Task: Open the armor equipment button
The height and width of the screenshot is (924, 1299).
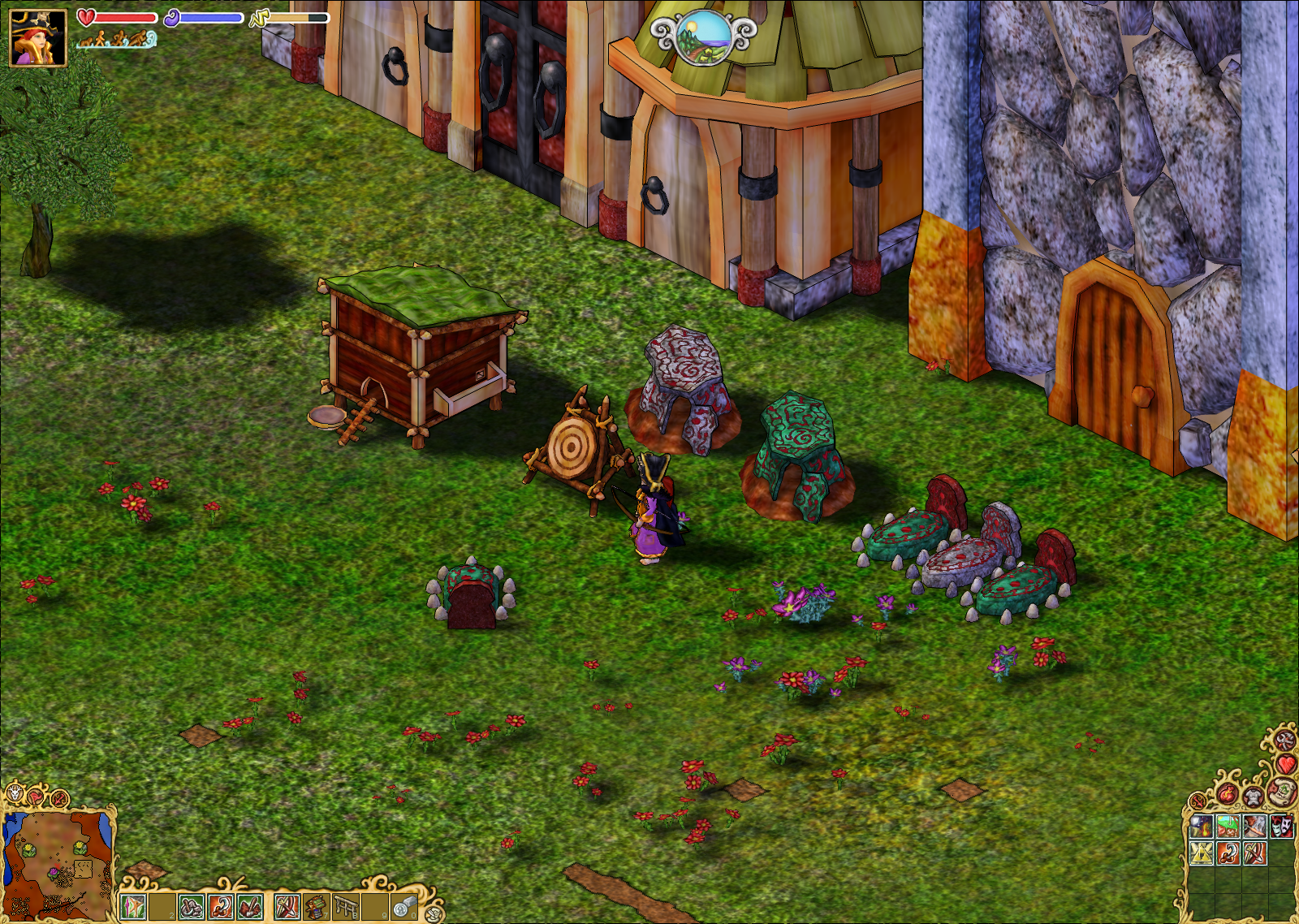Action: pyautogui.click(x=1254, y=797)
